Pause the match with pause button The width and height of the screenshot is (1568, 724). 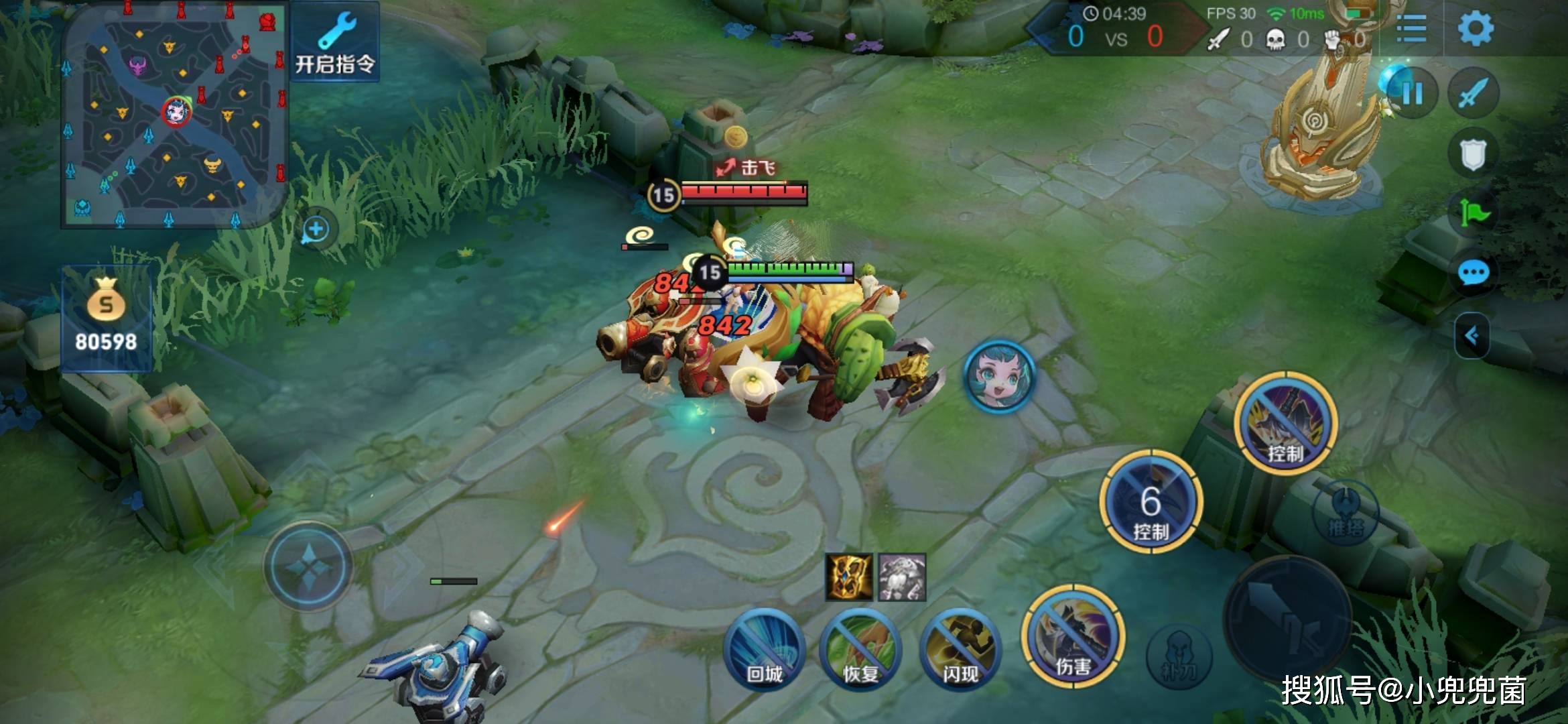[x=1412, y=94]
